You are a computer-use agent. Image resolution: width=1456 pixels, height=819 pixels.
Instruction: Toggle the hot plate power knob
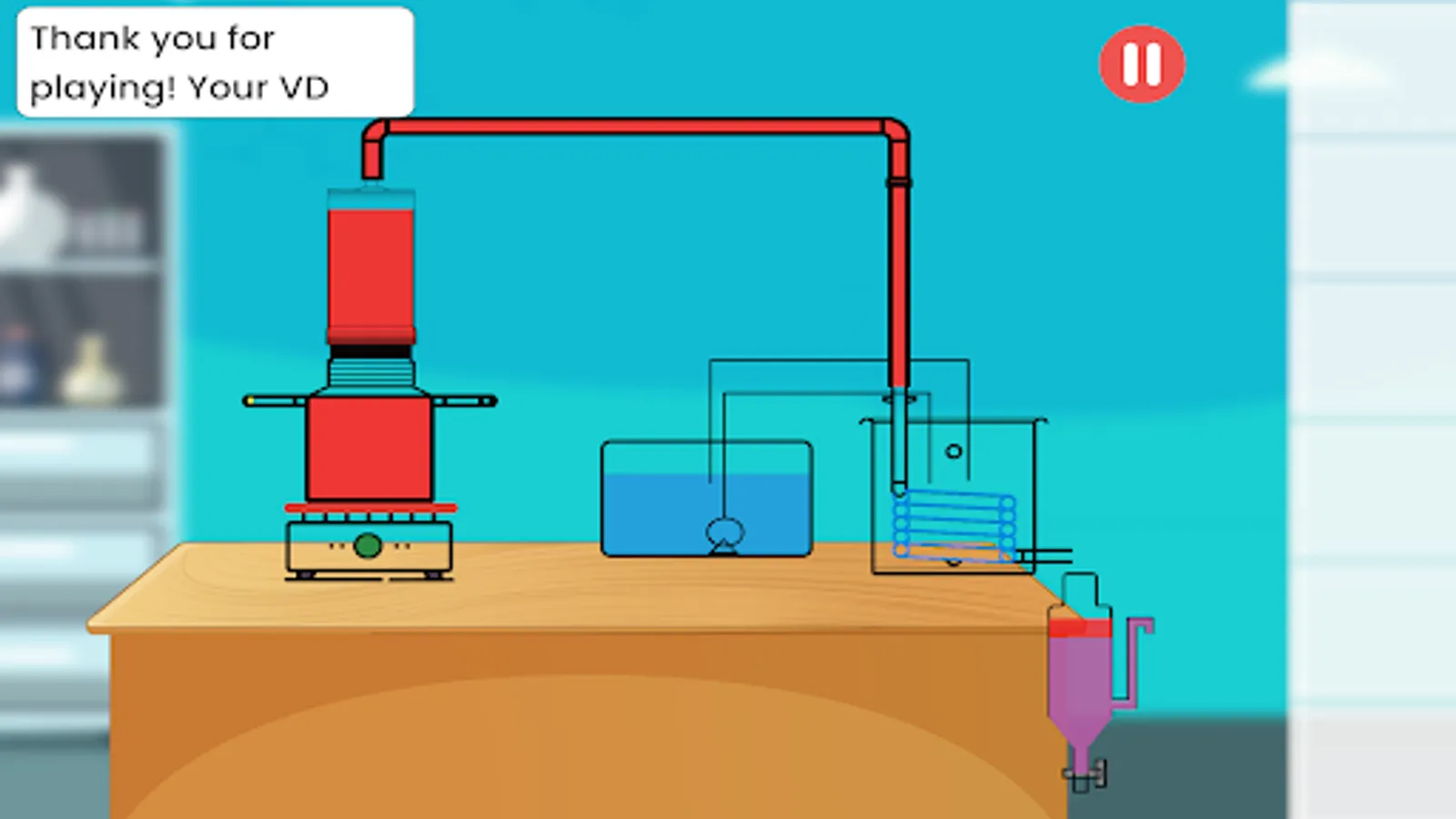click(369, 546)
